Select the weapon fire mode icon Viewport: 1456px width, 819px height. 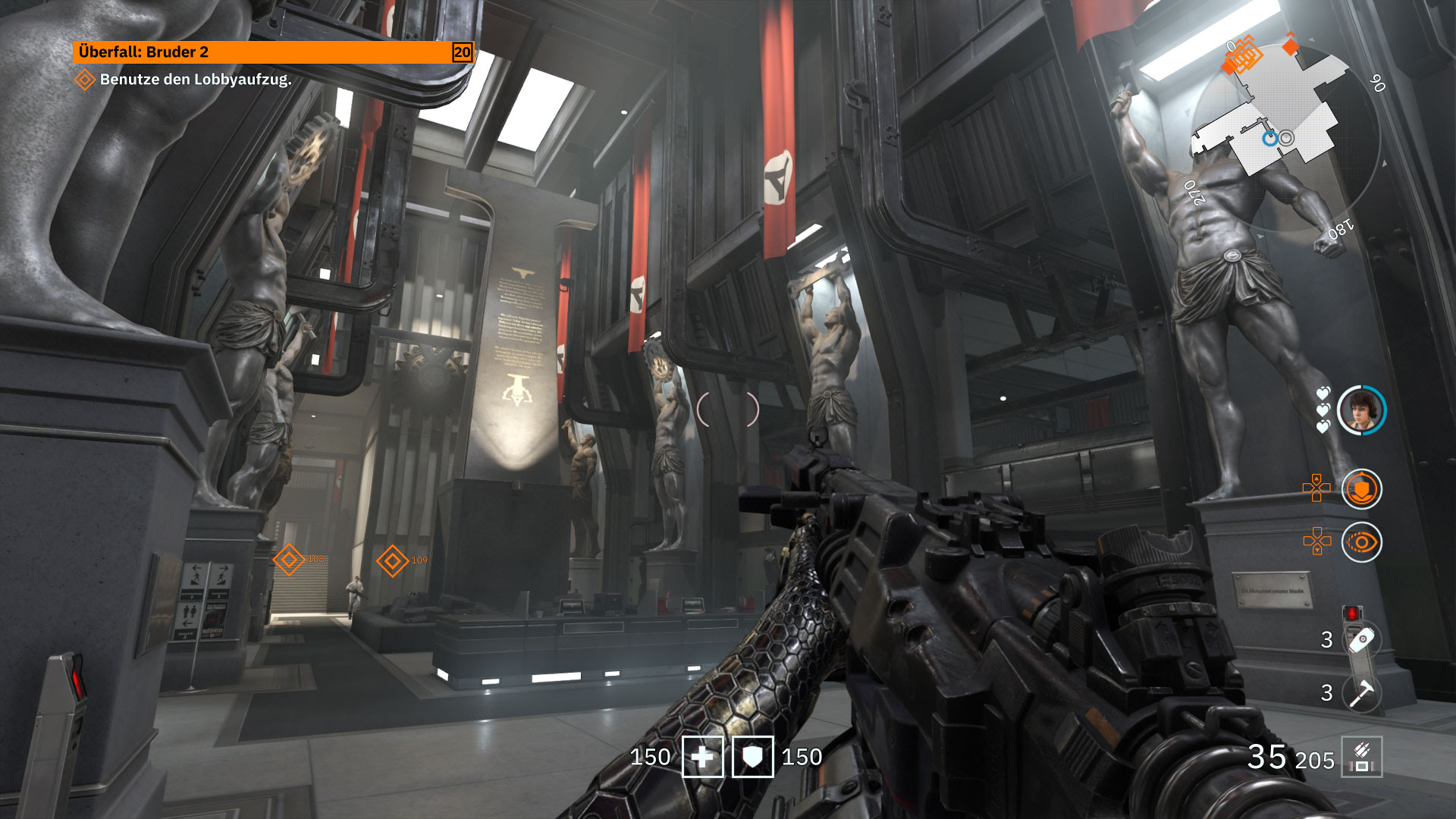pyautogui.click(x=1361, y=757)
